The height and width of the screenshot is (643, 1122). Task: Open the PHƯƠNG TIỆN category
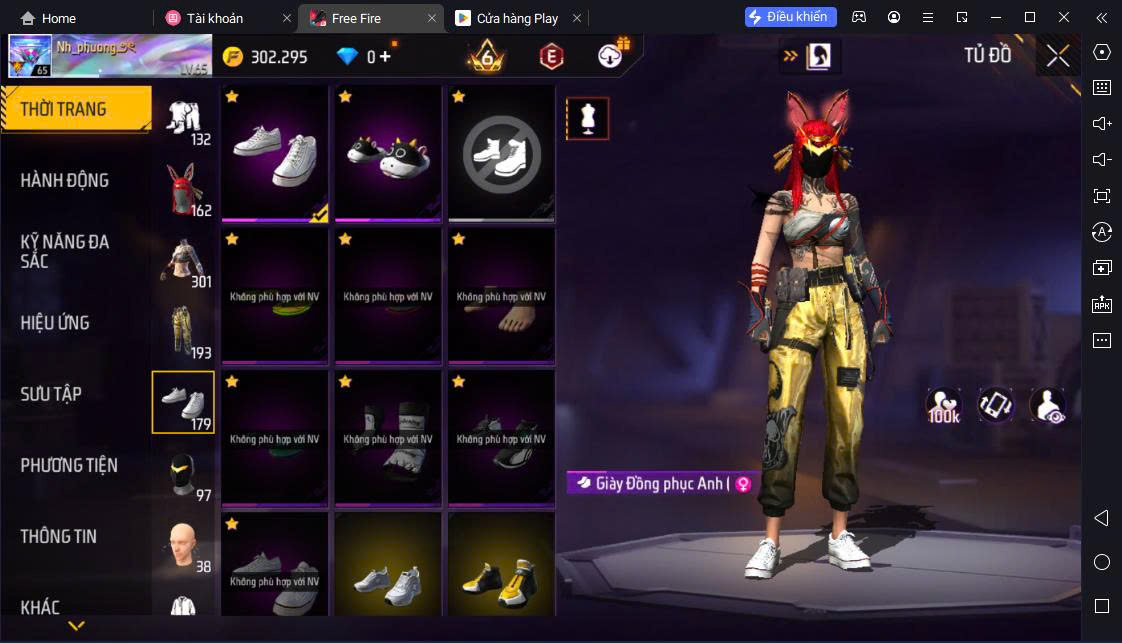pos(69,465)
